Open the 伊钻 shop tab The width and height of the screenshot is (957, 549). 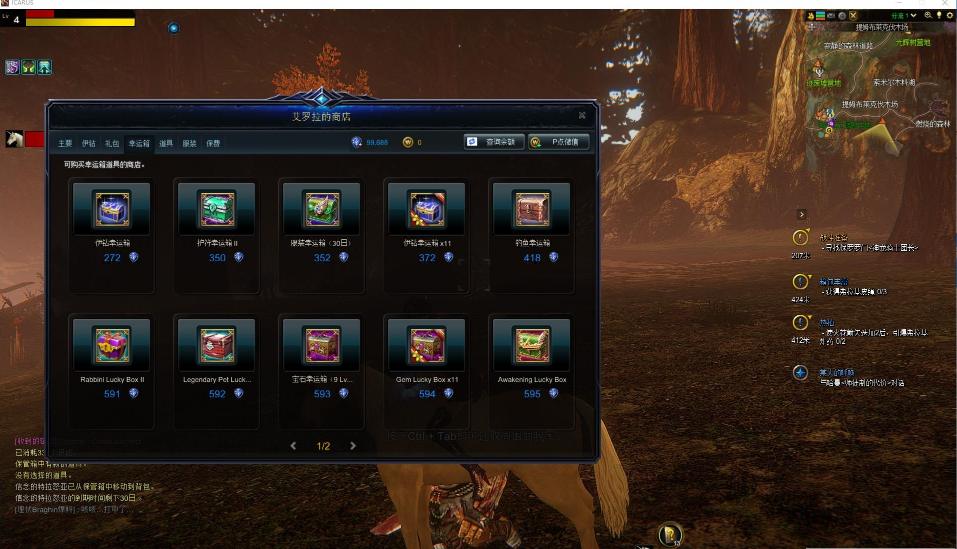tap(89, 143)
